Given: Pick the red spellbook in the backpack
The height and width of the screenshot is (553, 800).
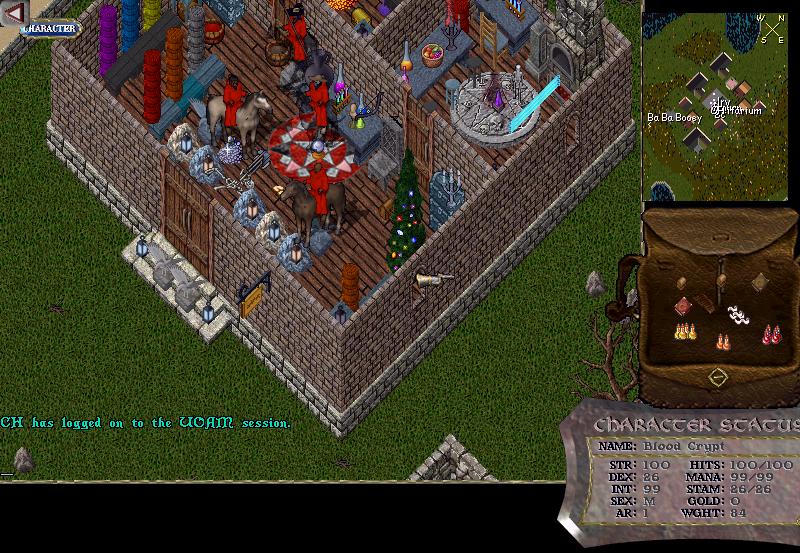Looking at the screenshot, I should pos(683,305).
